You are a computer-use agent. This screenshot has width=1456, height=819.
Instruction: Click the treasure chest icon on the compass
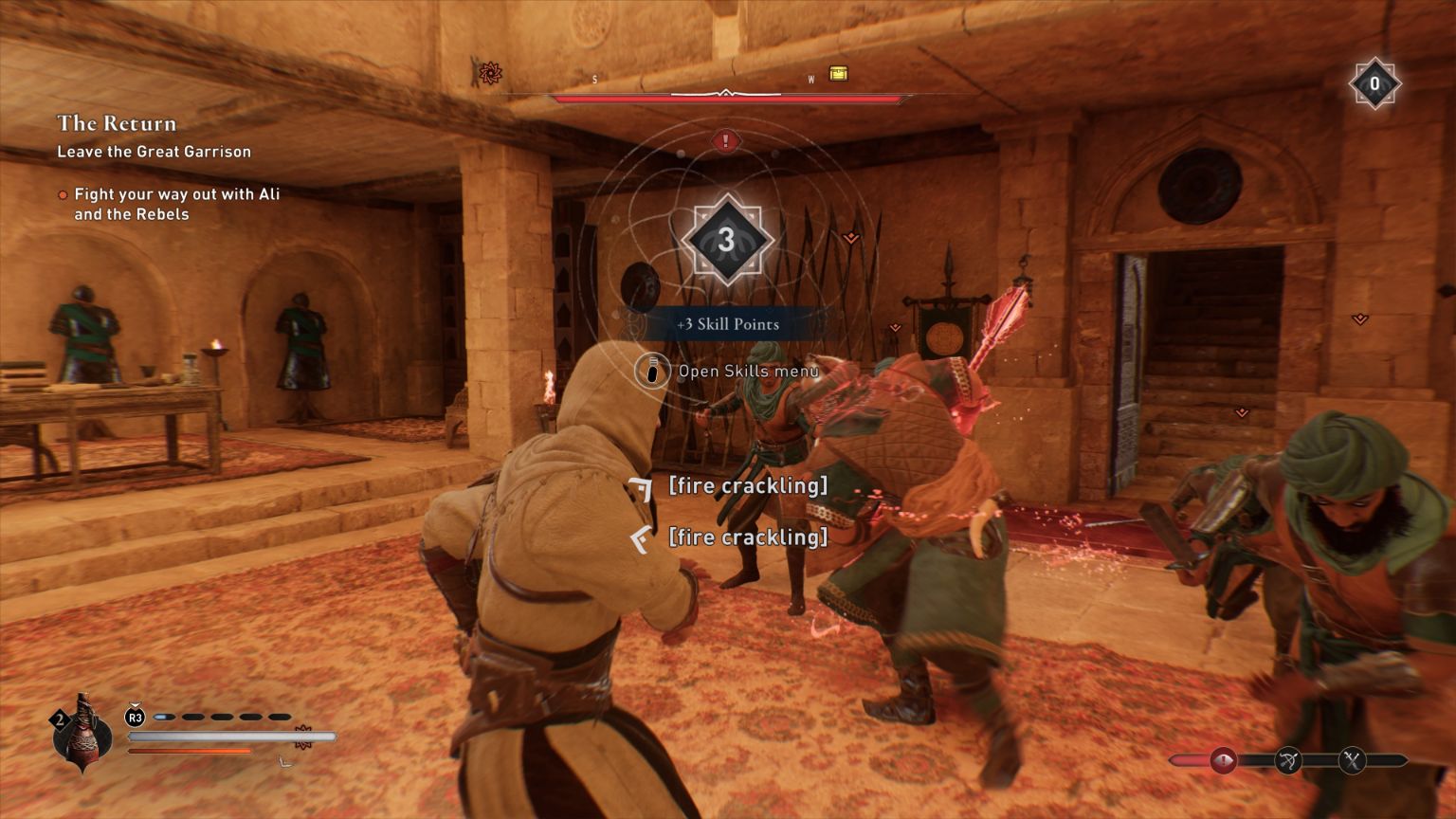[x=838, y=74]
